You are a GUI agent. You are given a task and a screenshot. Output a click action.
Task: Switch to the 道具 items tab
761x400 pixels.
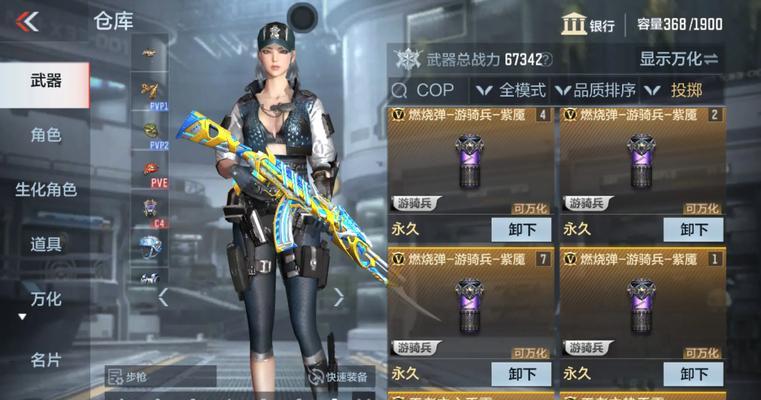pos(45,244)
